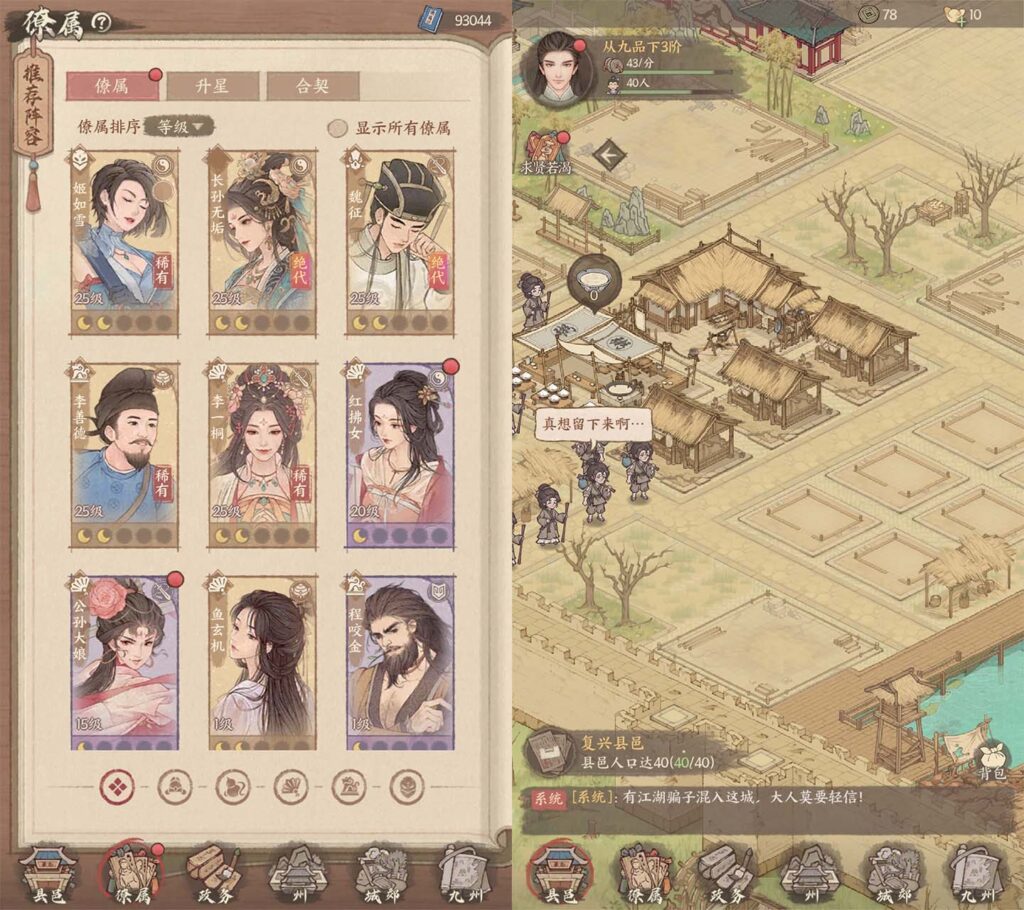Select the 公孙大娘 retainer card

point(124,663)
